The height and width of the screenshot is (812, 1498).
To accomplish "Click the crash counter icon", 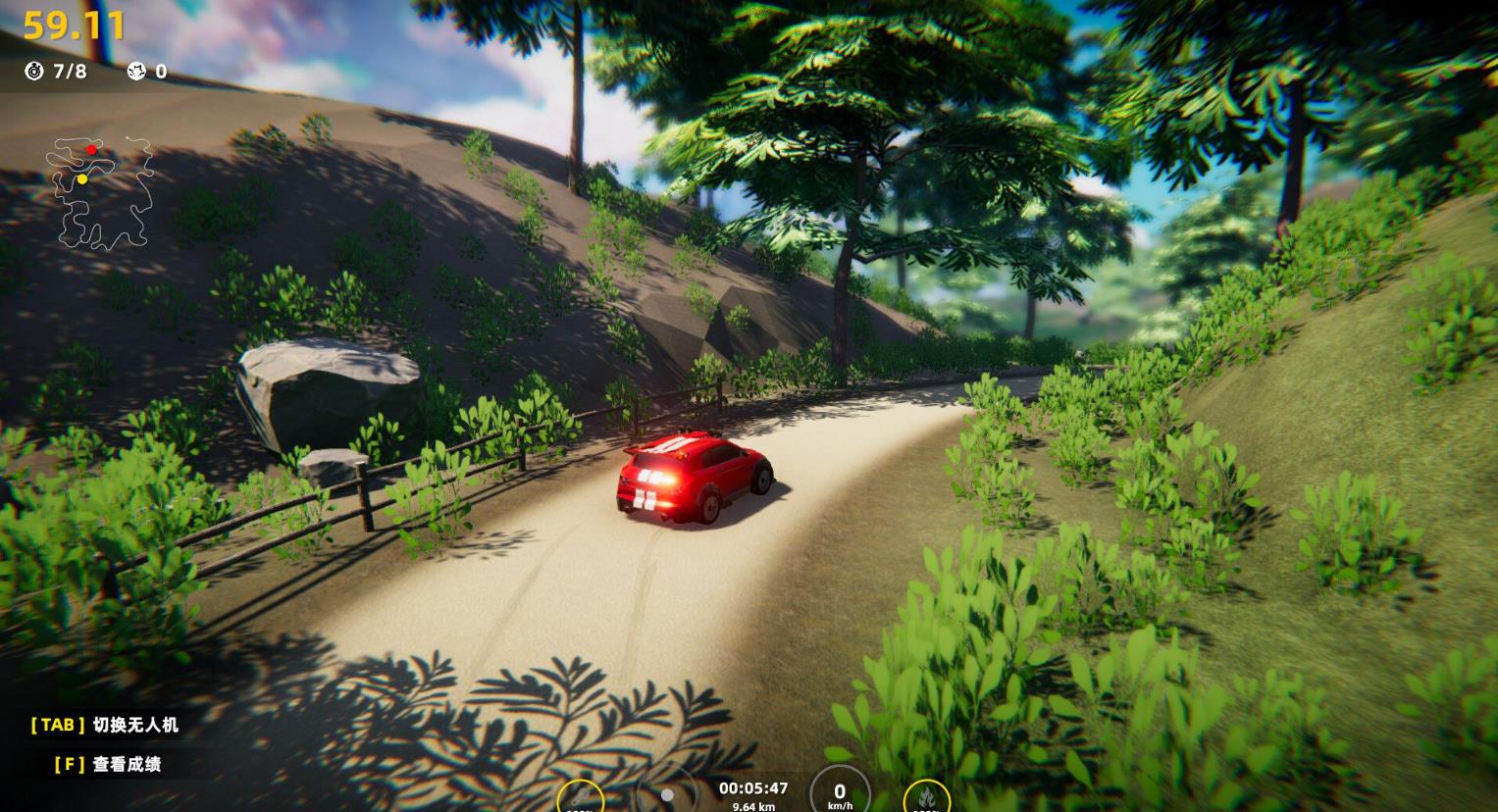I will pos(136,72).
